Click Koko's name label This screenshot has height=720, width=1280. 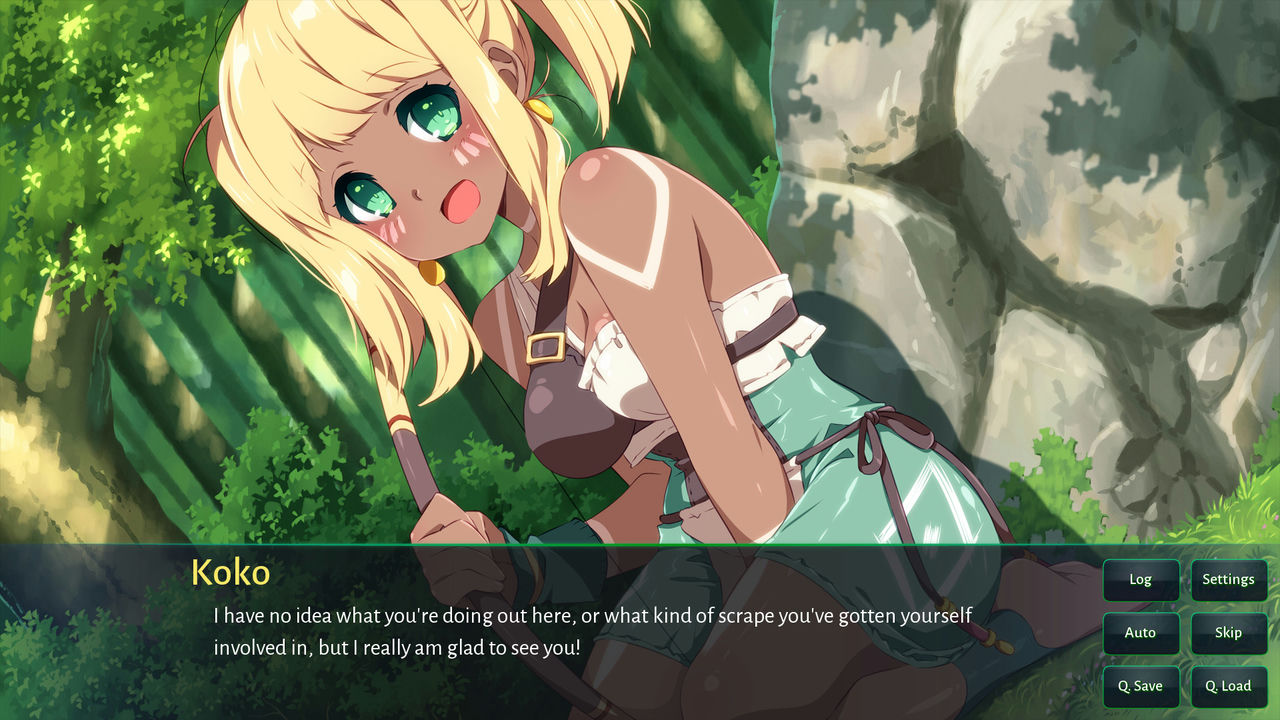pos(231,572)
